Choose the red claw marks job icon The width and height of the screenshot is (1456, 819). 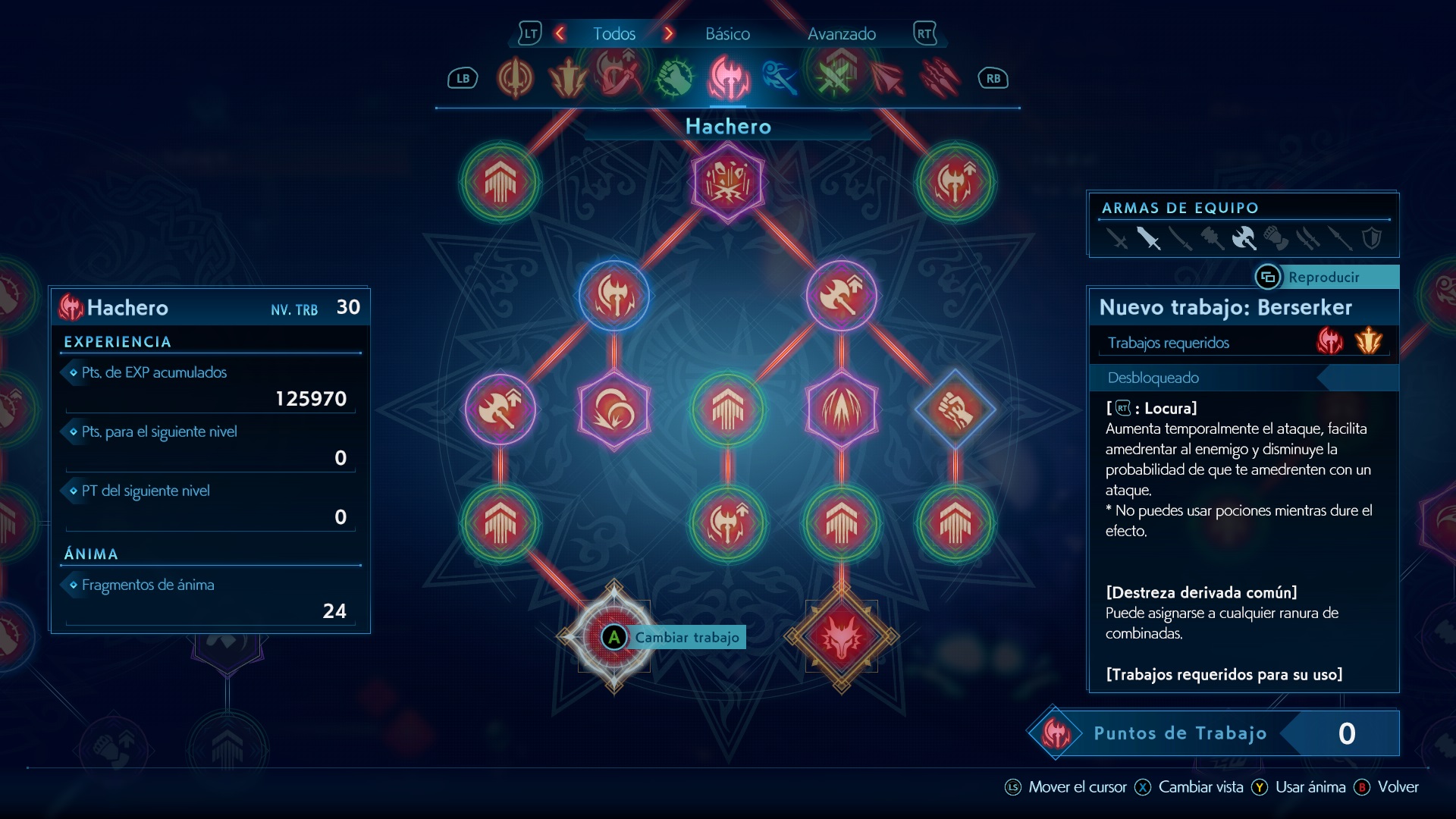[940, 78]
